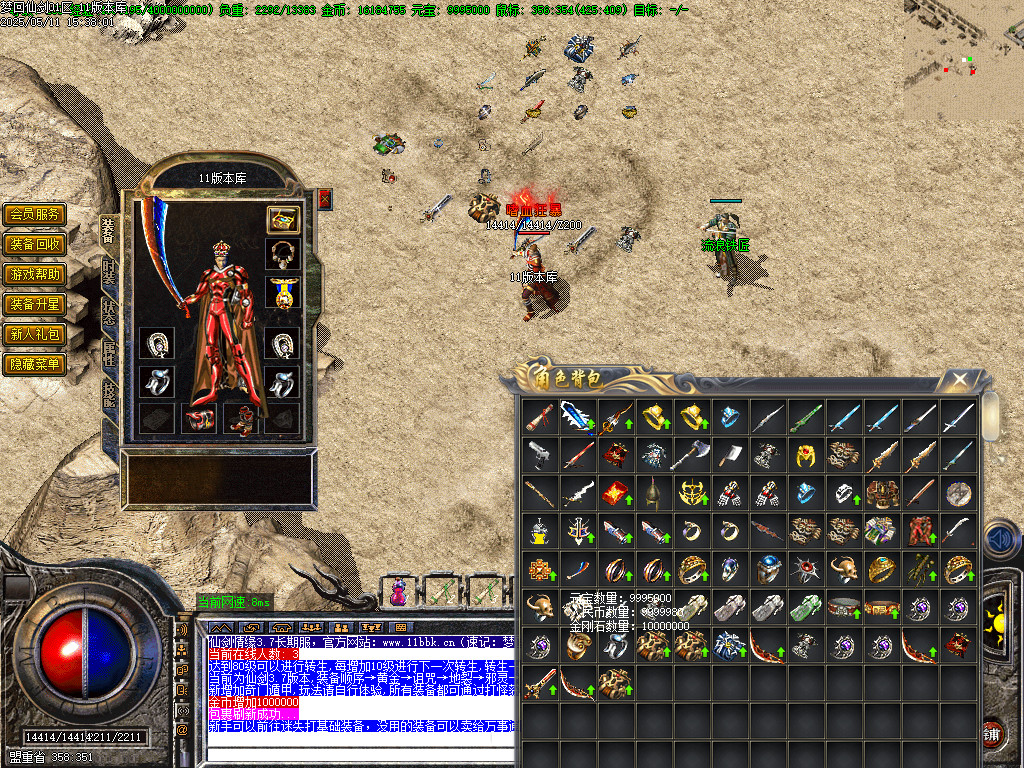Screen dimensions: 1024x768
Task: Close the character equipment panel
Action: click(x=324, y=199)
